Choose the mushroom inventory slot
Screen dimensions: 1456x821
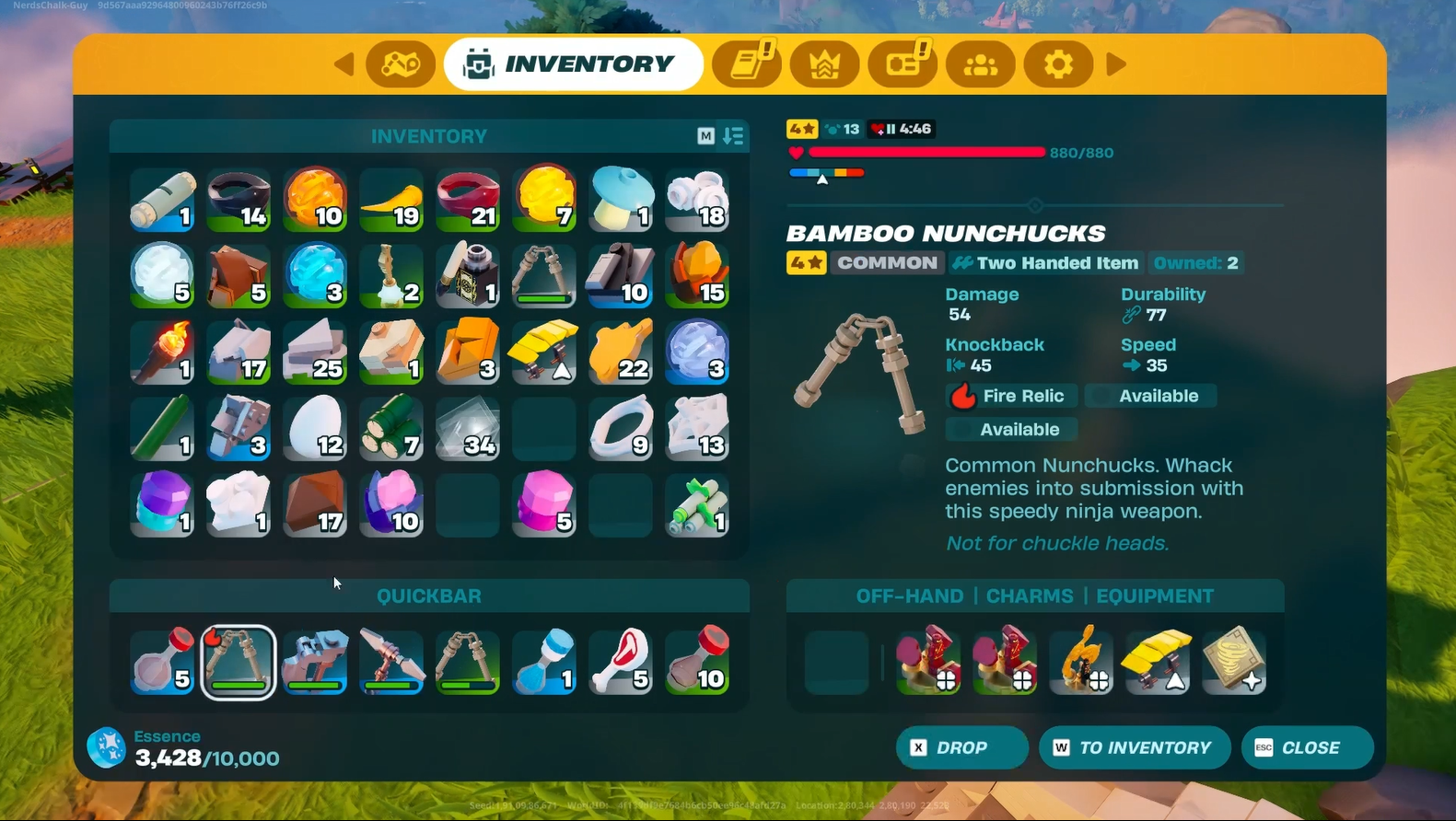(622, 199)
